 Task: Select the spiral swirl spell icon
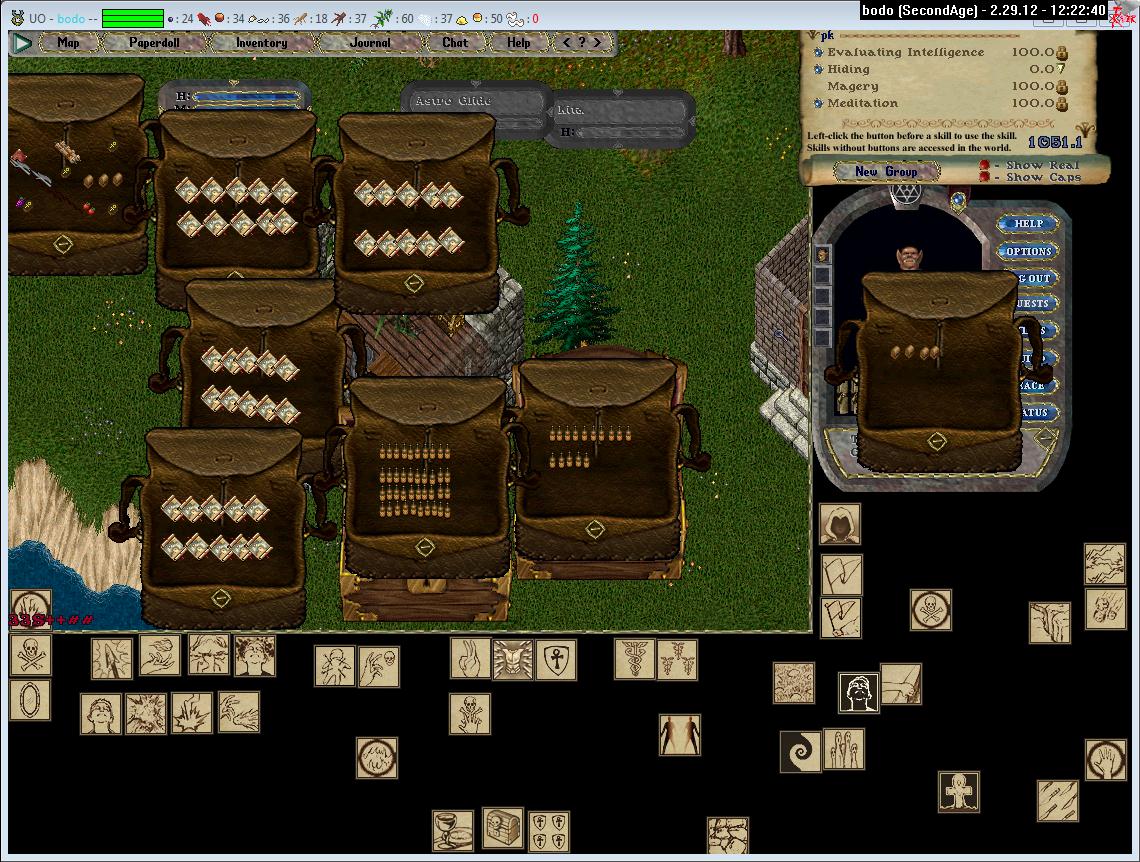(800, 751)
